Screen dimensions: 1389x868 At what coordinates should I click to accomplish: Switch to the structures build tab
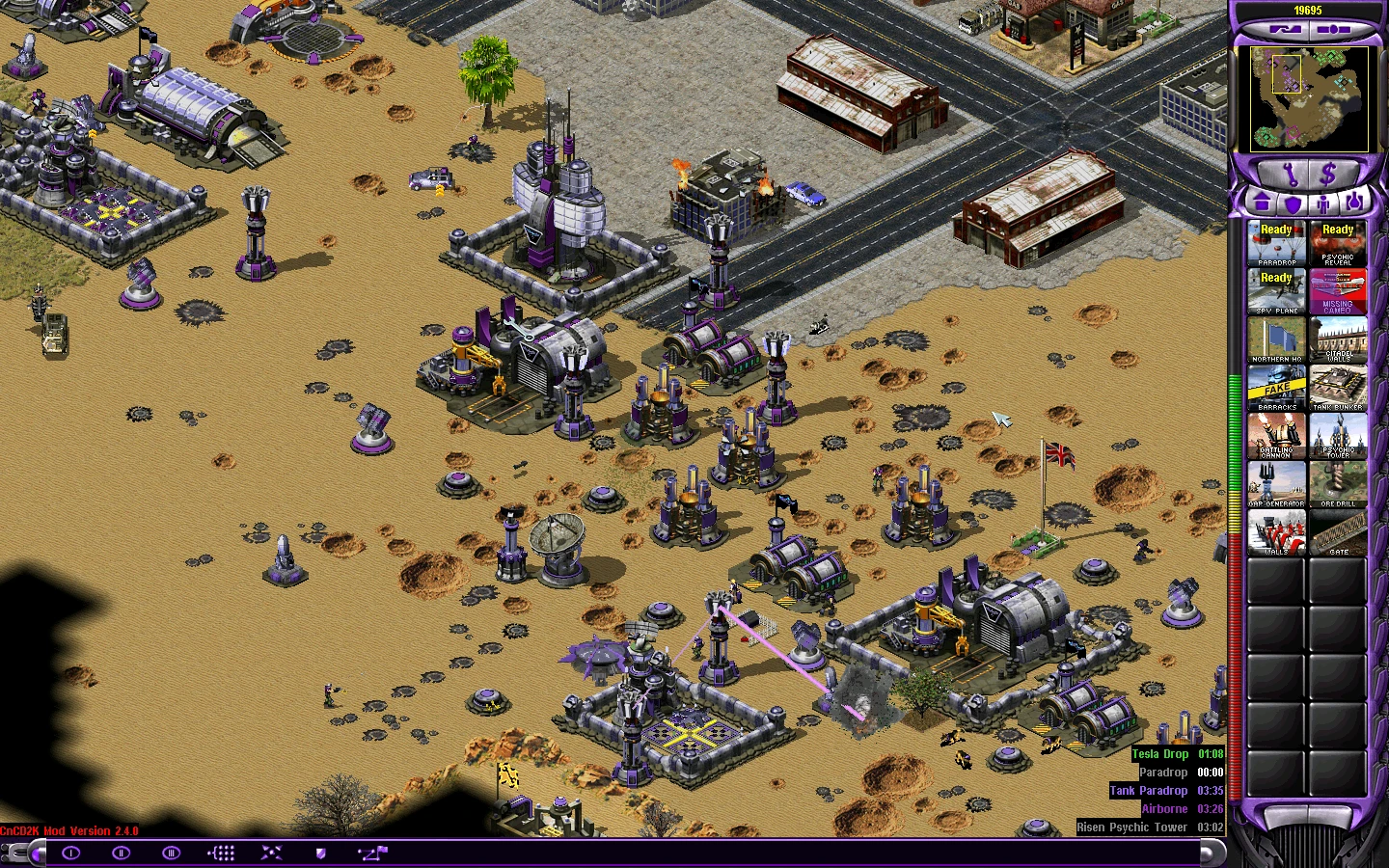click(1262, 203)
